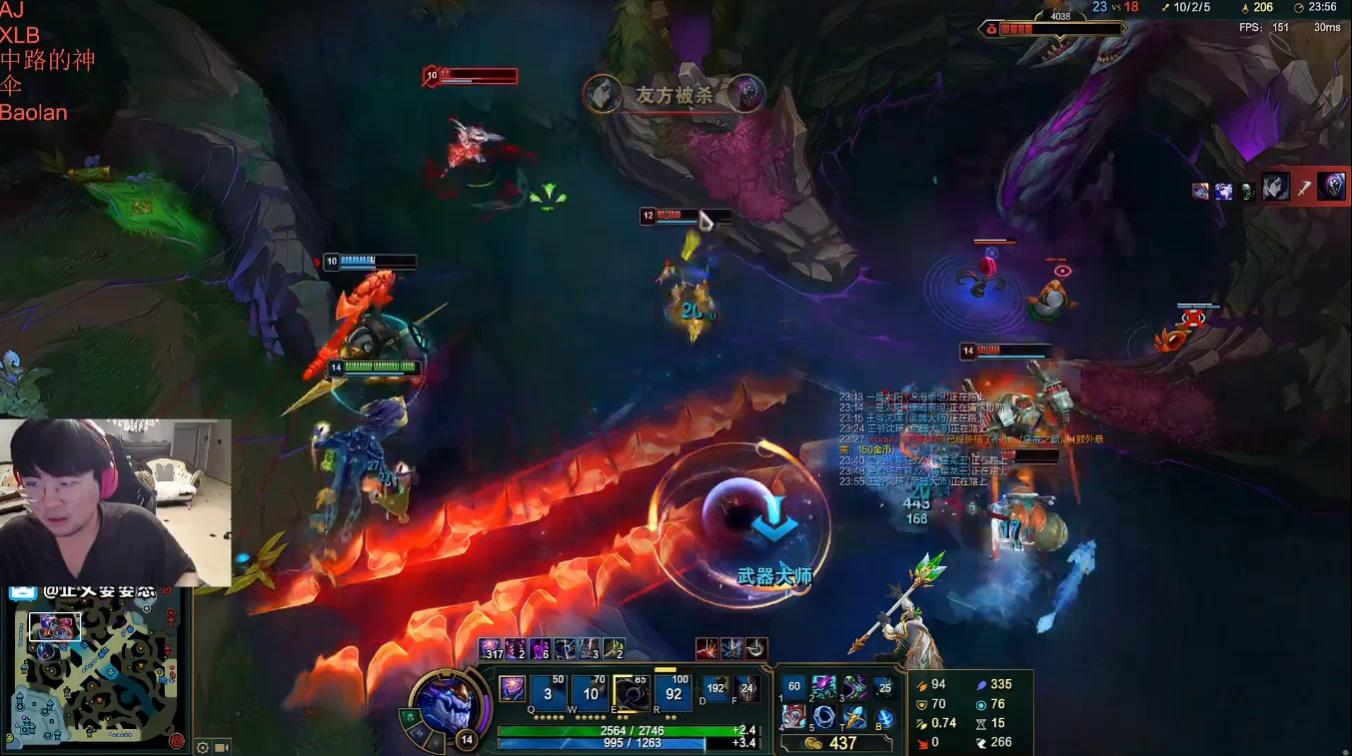Use the D summoner spell
This screenshot has width=1352, height=756.
point(716,688)
